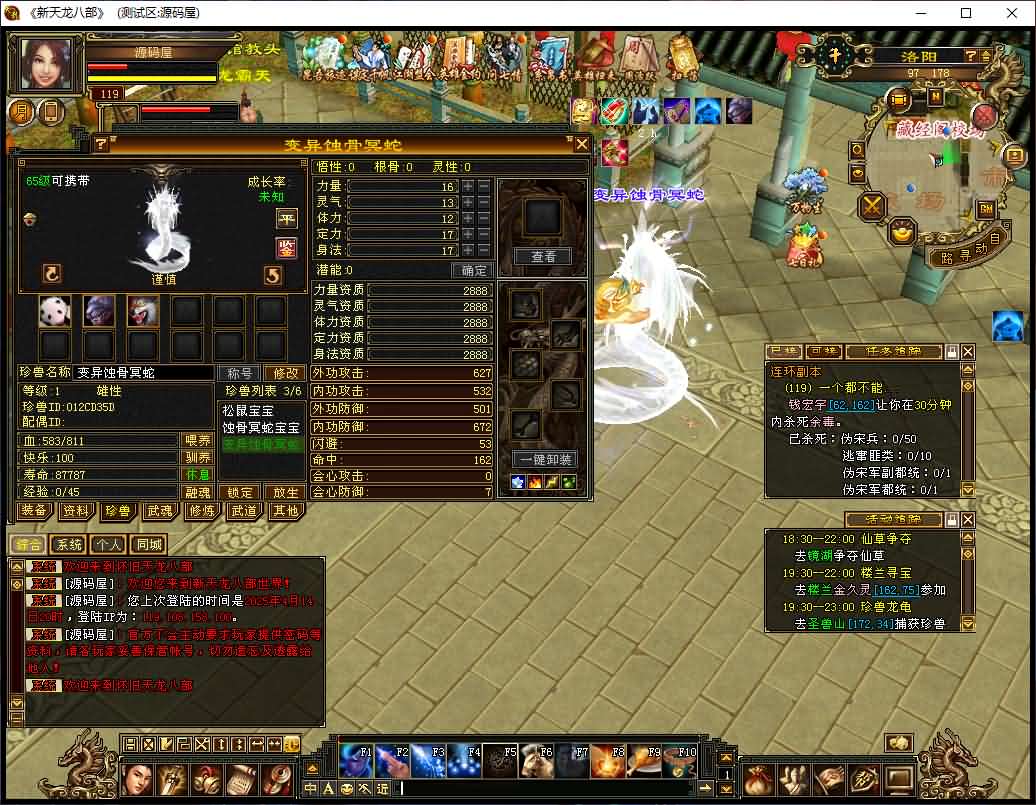This screenshot has height=805, width=1036.
Task: Unequip all with 一键卸装 button
Action: 545,460
